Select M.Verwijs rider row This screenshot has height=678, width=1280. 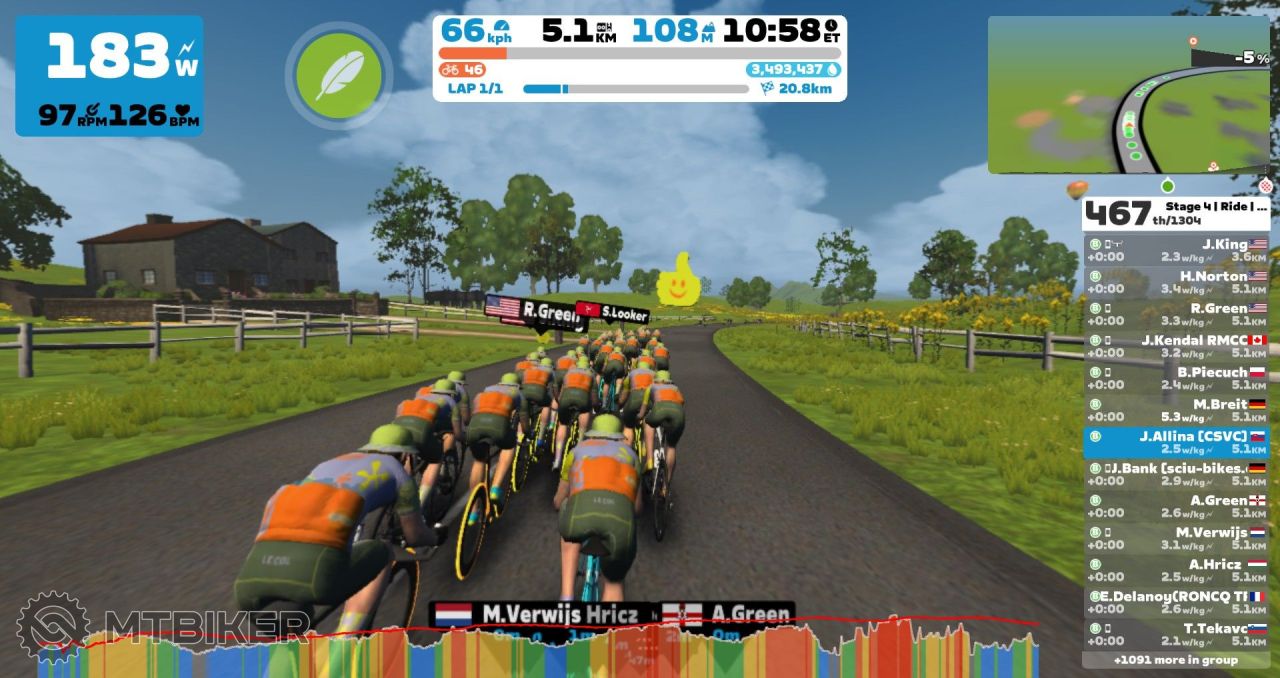click(1175, 538)
